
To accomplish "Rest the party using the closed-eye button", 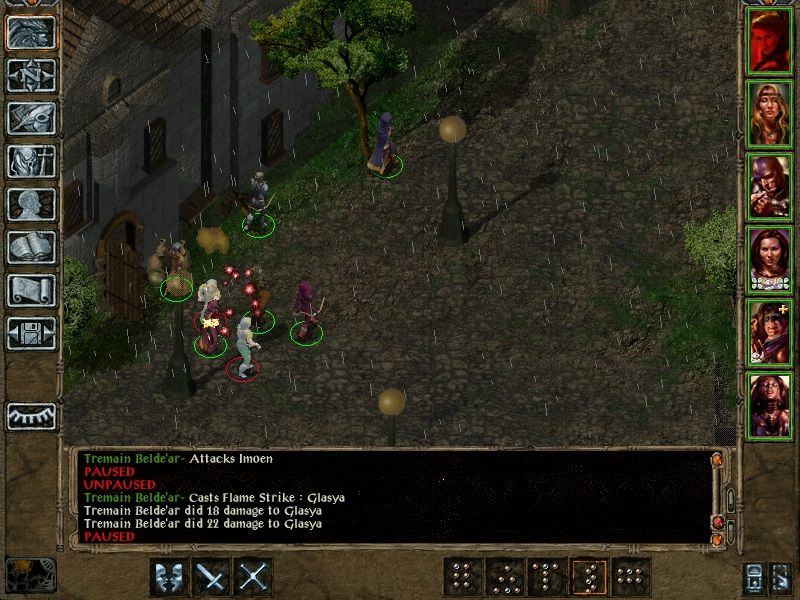I will (32, 416).
